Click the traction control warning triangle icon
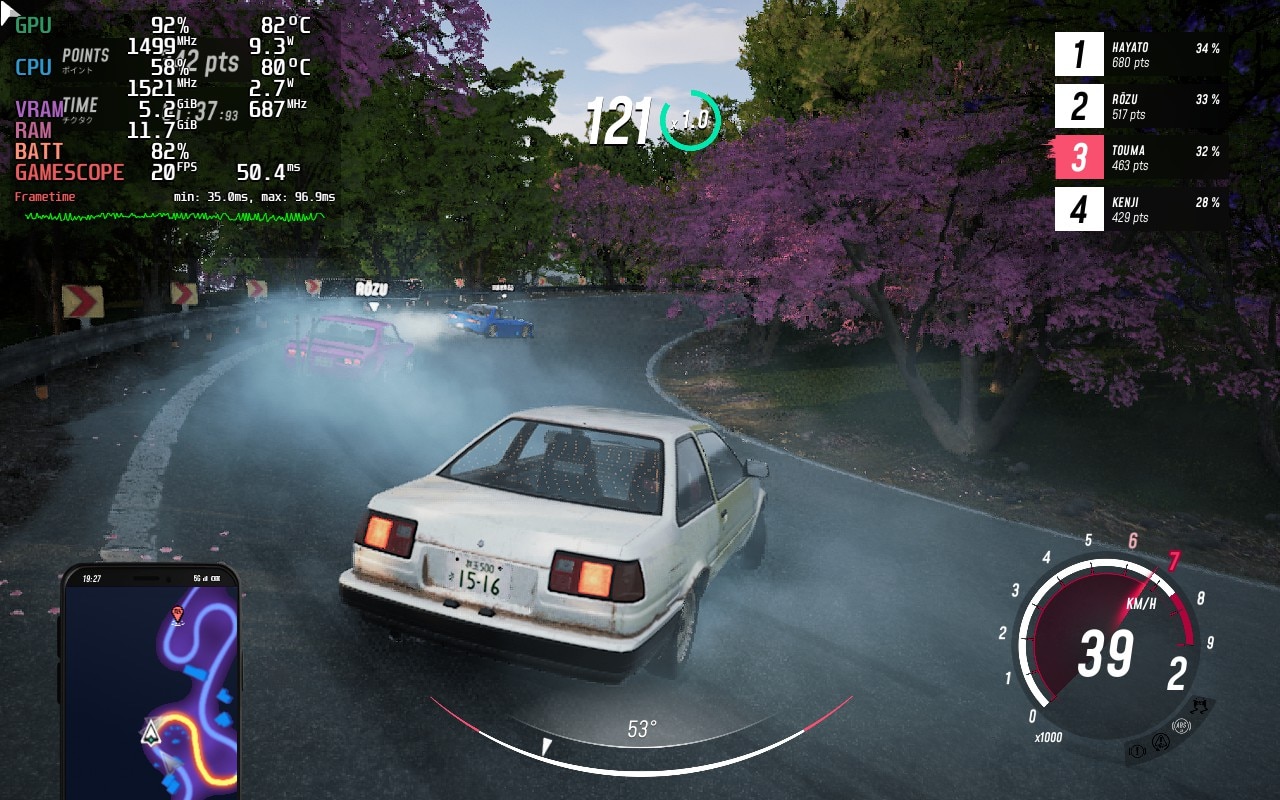 point(1161,742)
